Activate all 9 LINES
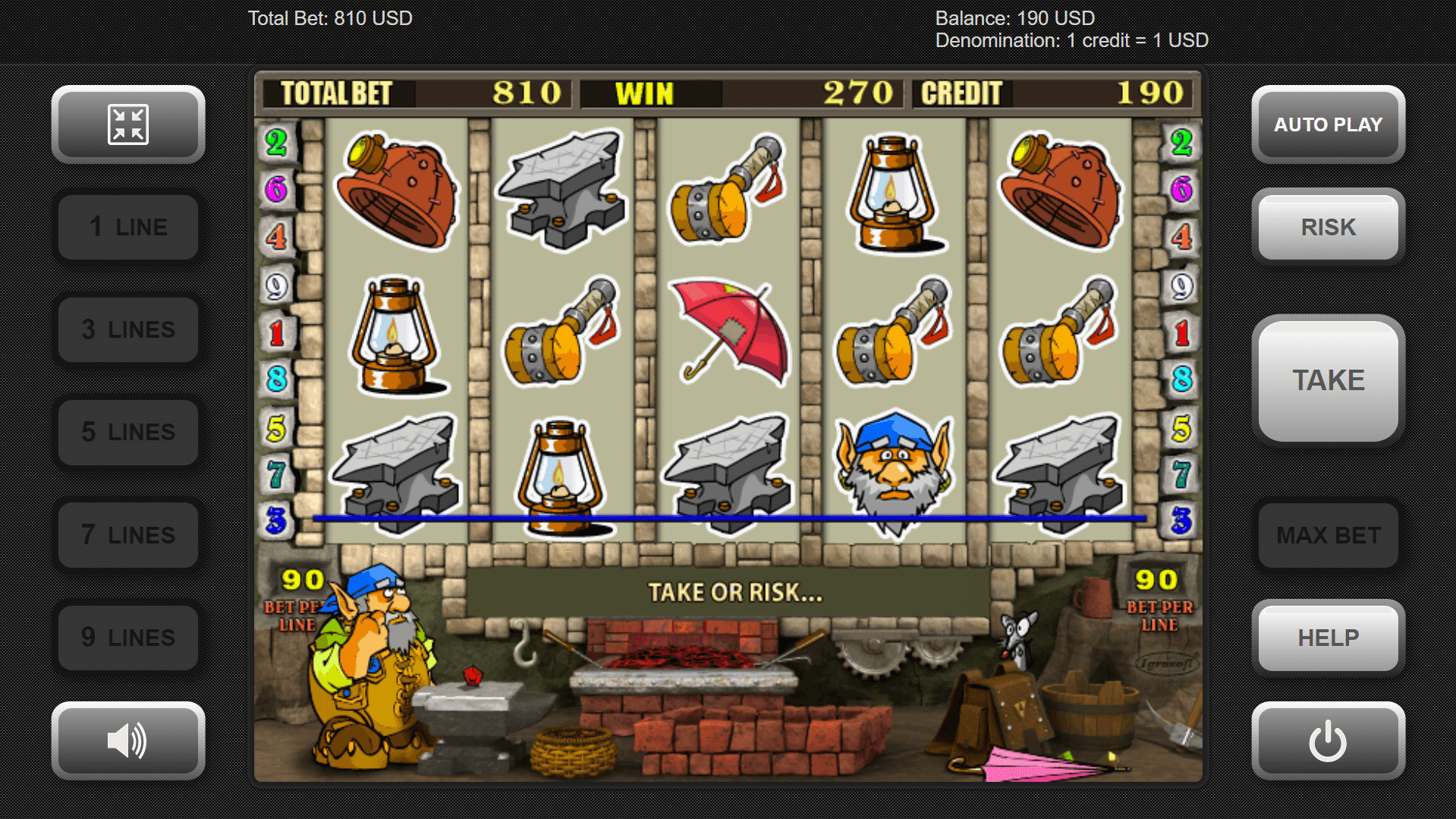 click(128, 638)
